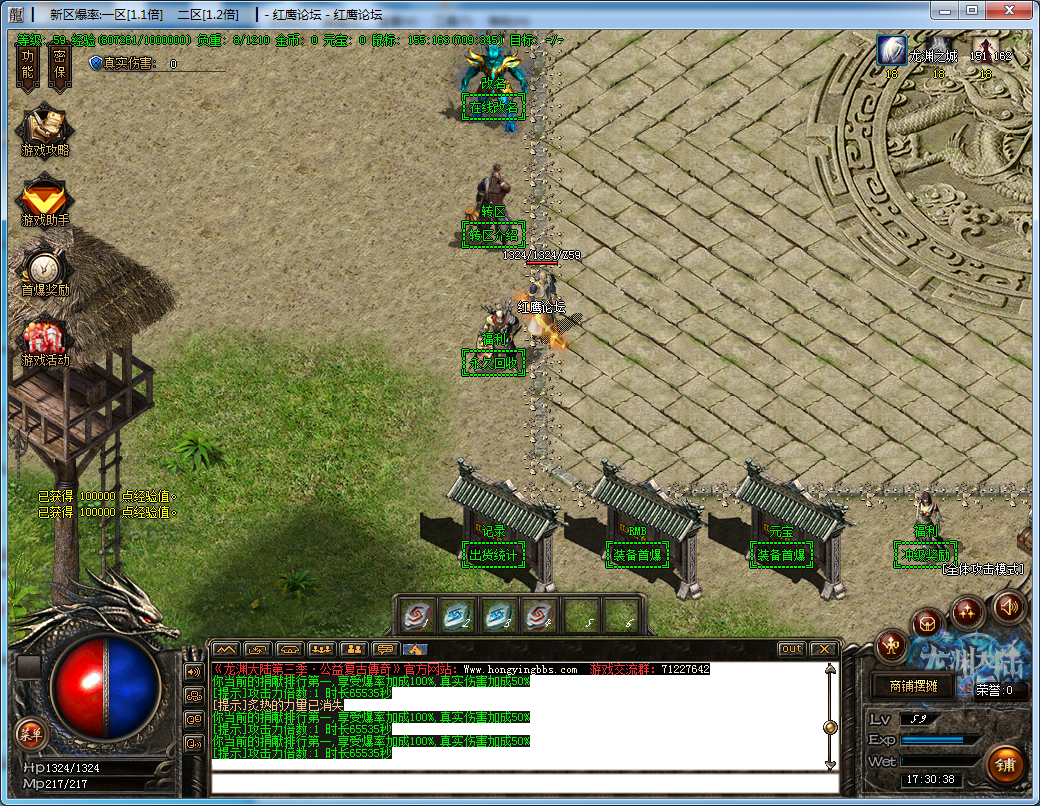Click the round speaker icon above the logo

pyautogui.click(x=1008, y=606)
